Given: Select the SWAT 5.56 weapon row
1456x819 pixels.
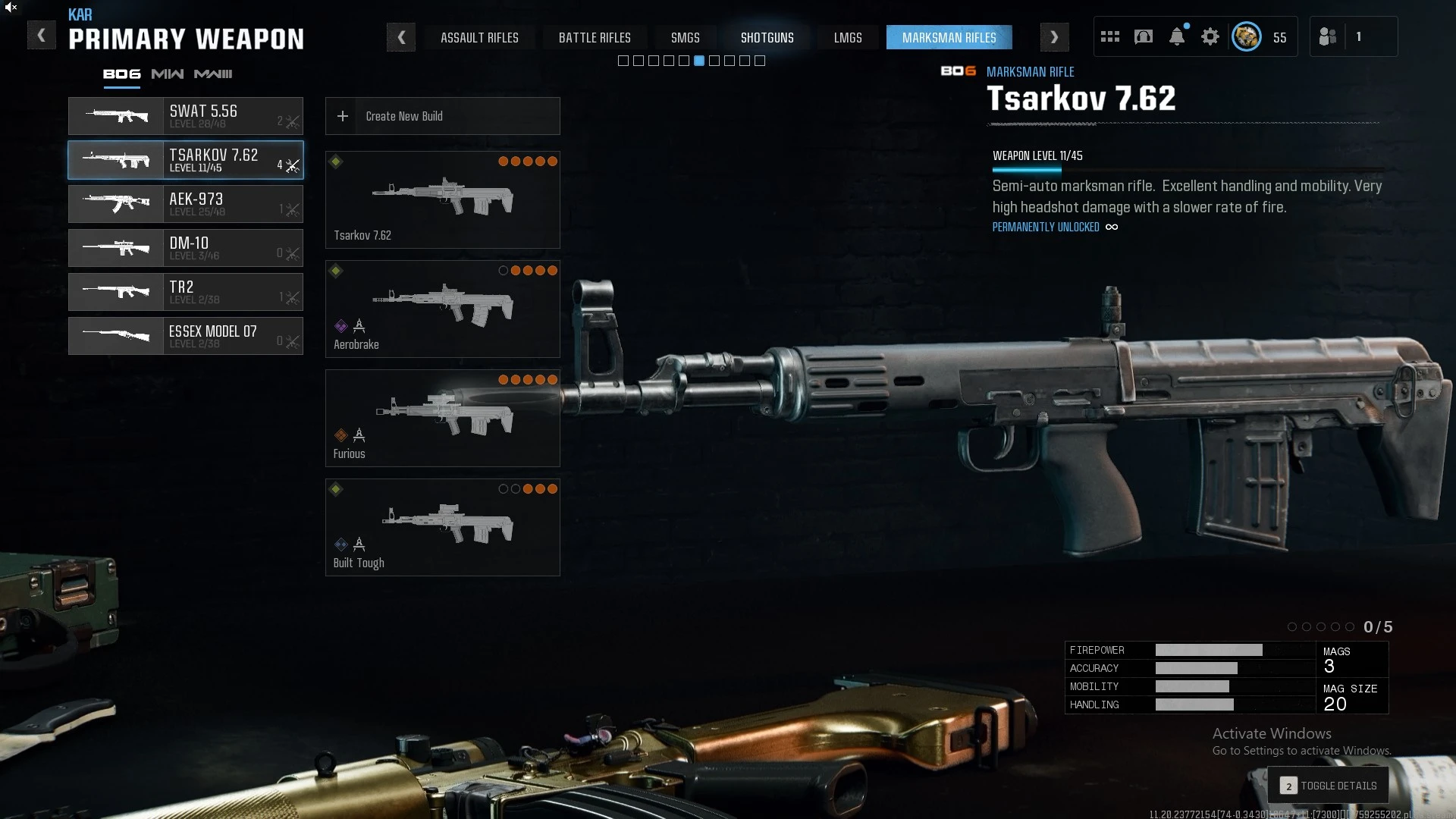Looking at the screenshot, I should [x=185, y=116].
